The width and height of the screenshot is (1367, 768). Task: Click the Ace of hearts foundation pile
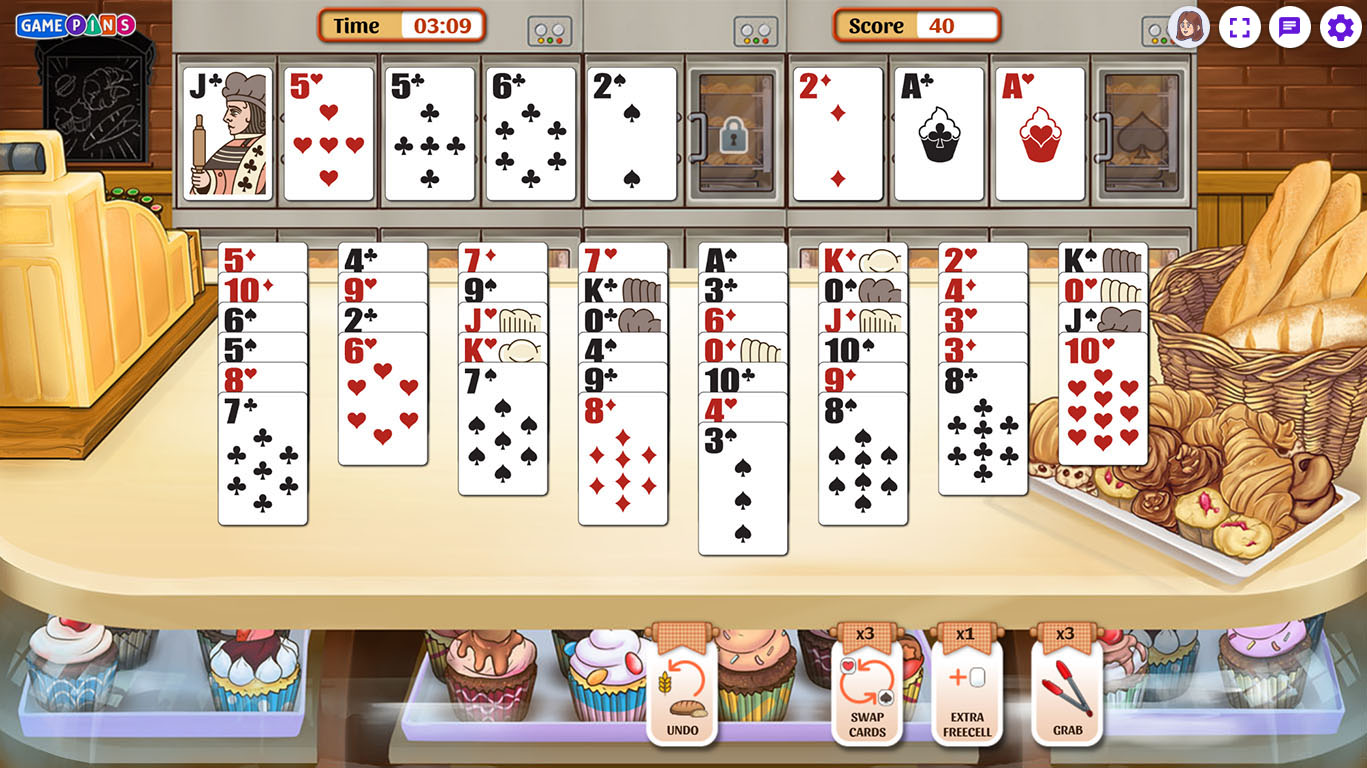(x=1040, y=134)
